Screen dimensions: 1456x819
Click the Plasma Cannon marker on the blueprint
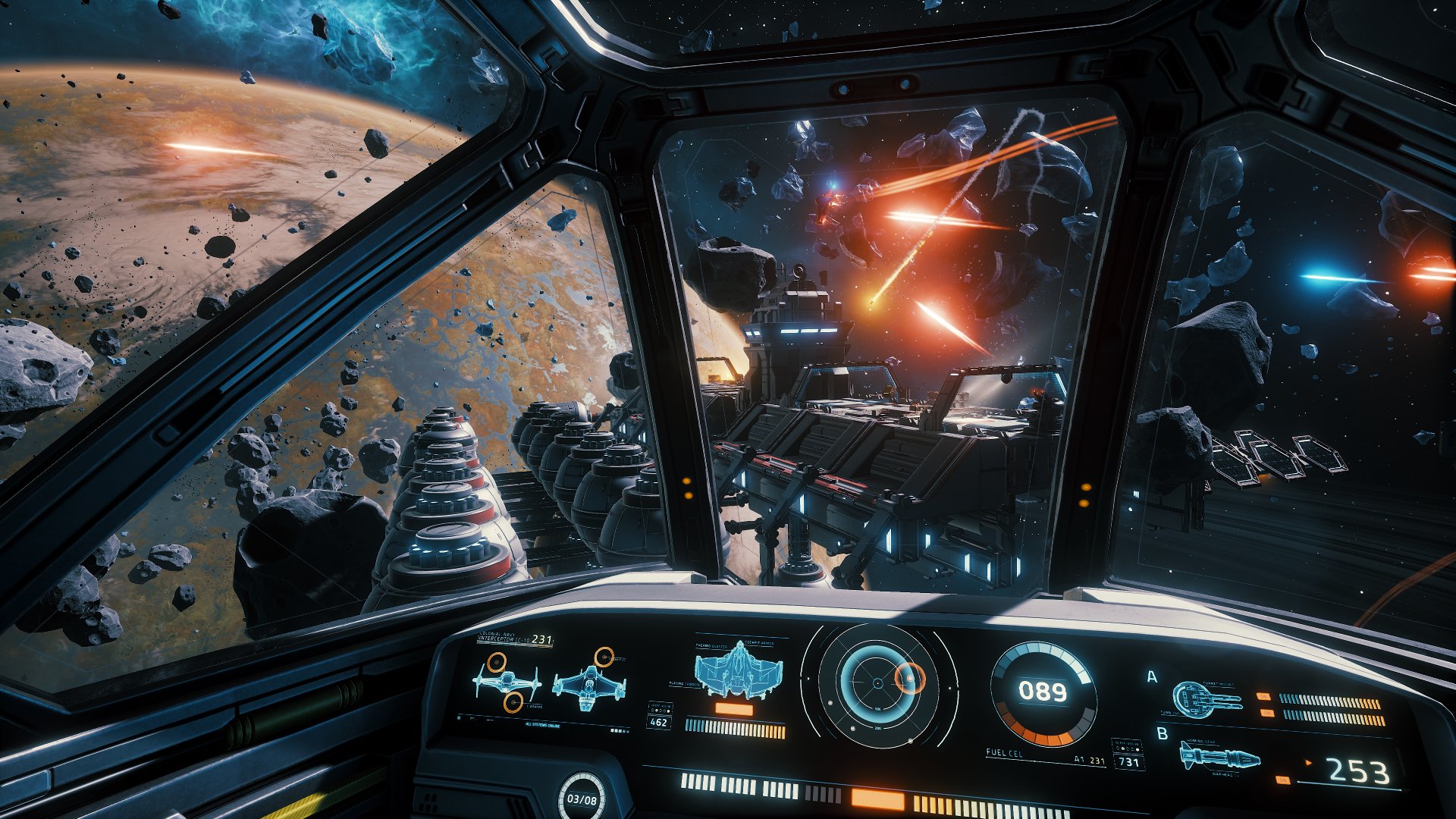(x=684, y=684)
